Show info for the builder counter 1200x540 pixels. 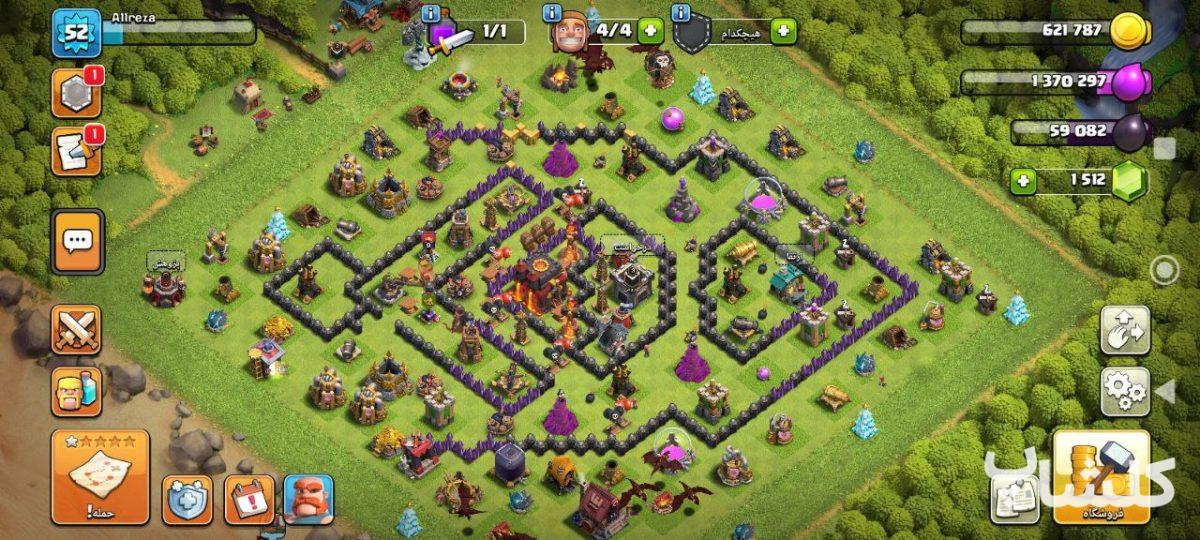551,14
